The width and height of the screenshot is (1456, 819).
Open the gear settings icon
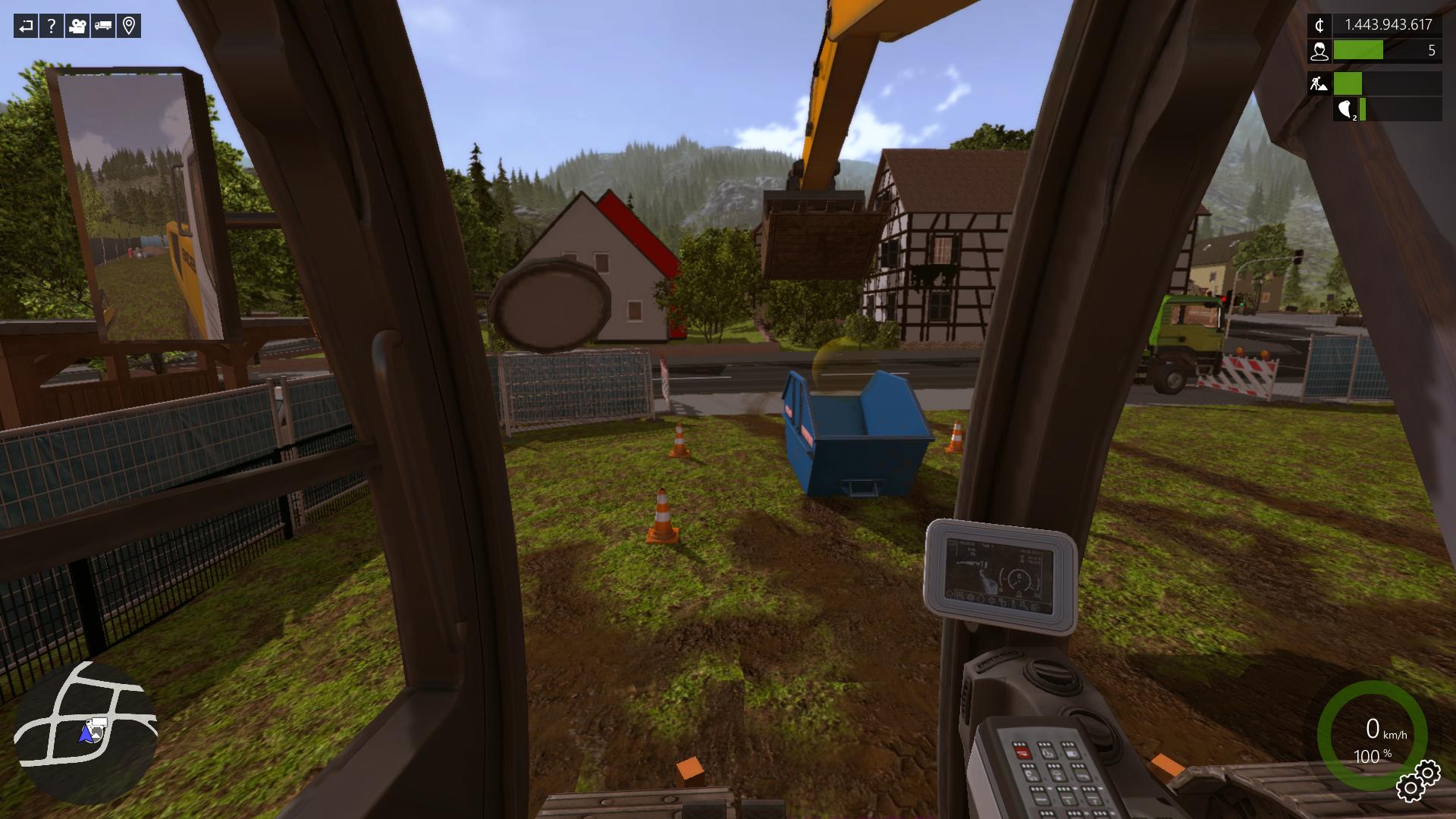(1418, 780)
